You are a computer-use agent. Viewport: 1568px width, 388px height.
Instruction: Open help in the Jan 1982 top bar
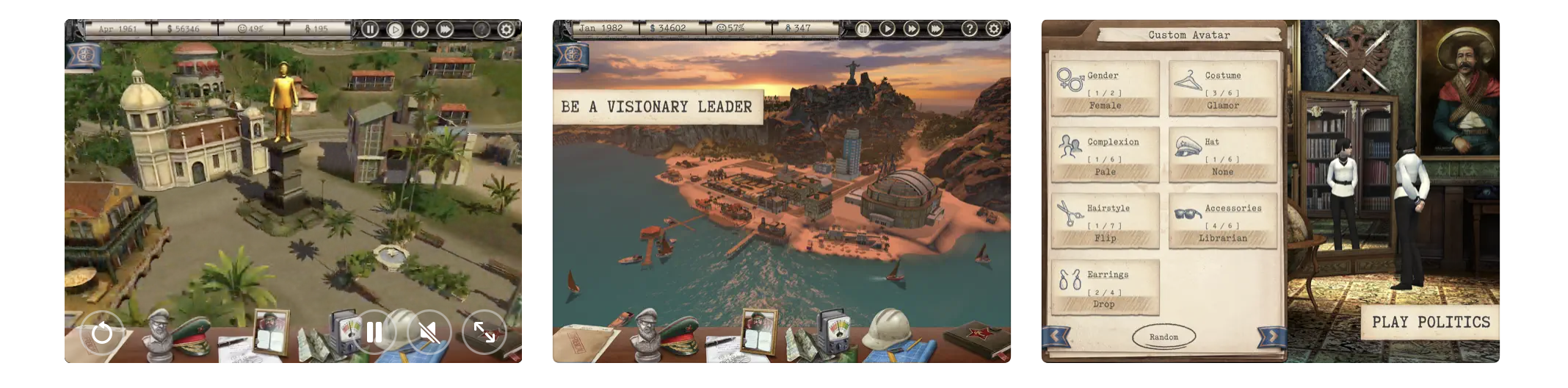point(970,29)
